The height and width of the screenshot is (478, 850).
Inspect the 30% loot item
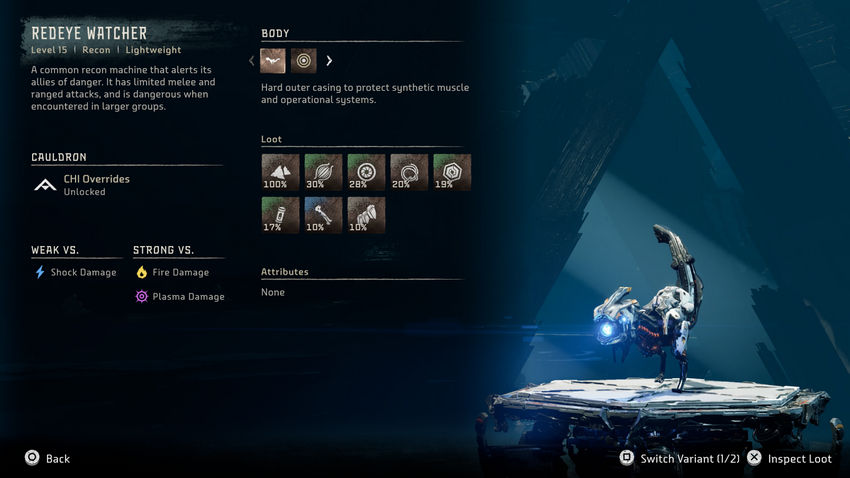point(323,172)
